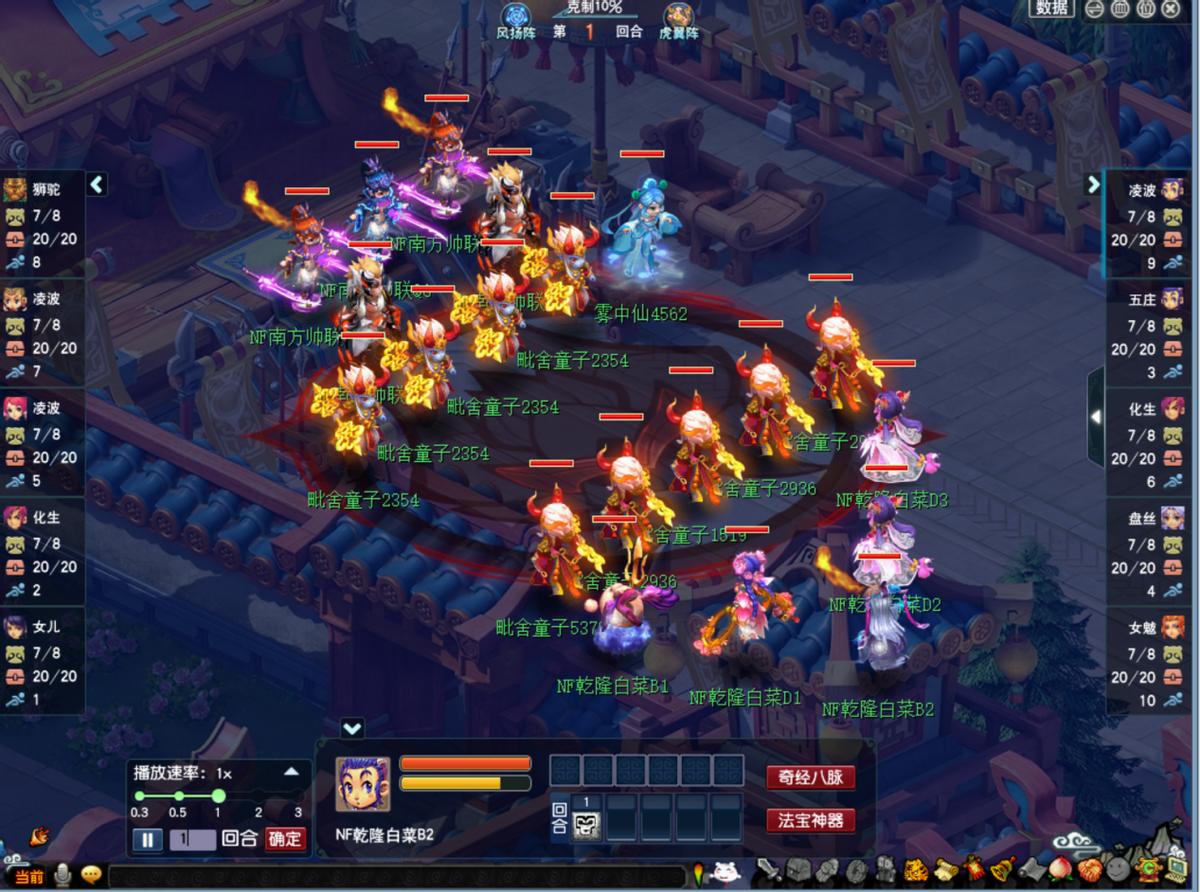Image resolution: width=1200 pixels, height=892 pixels.
Task: Collapse the right team list with the arrow
Action: (x=1093, y=184)
